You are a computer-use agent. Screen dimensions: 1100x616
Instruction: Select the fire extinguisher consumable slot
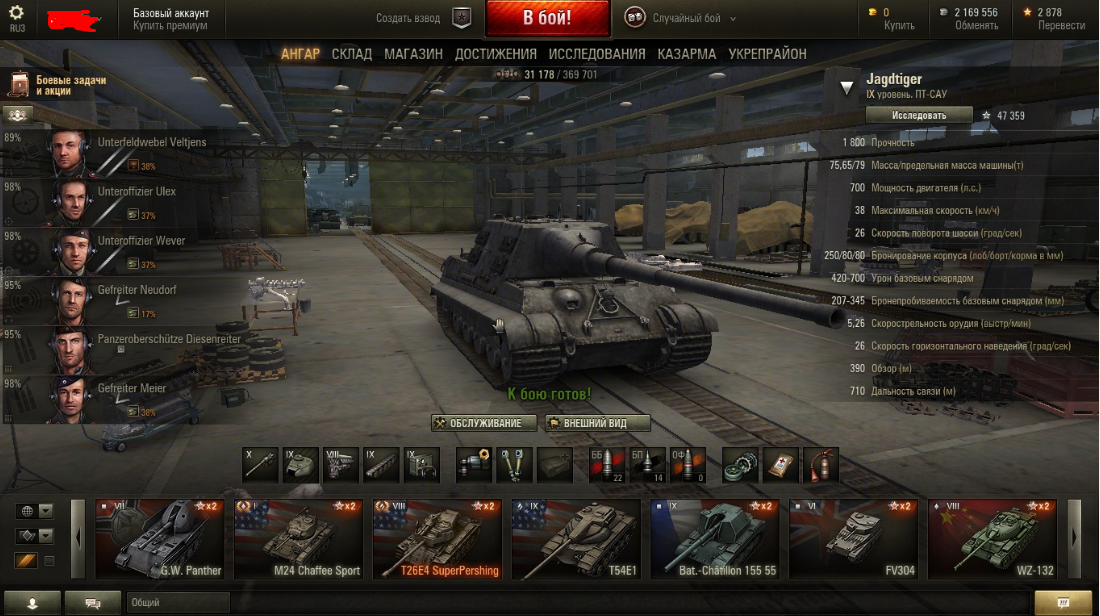(821, 465)
